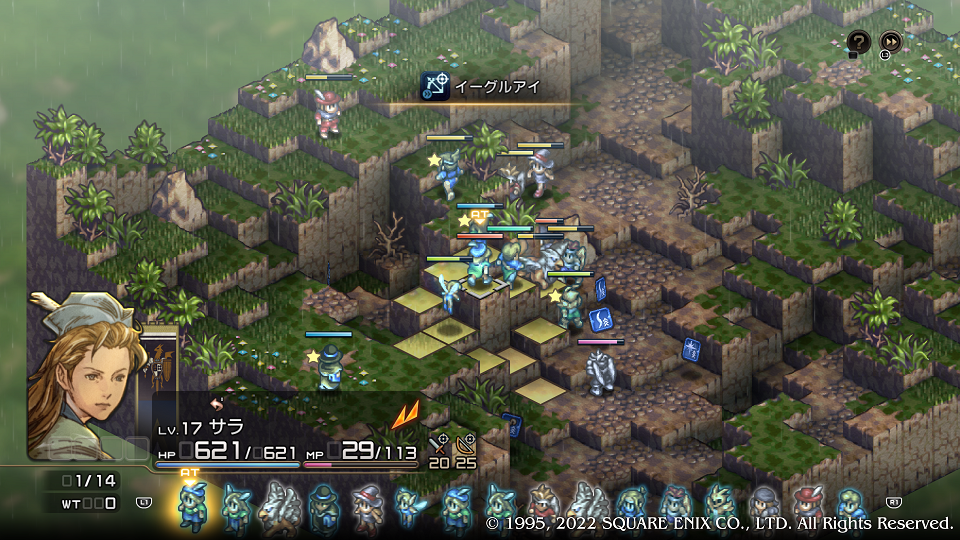Inspect the bow stat icon showing 25
The image size is (960, 540).
coord(465,445)
